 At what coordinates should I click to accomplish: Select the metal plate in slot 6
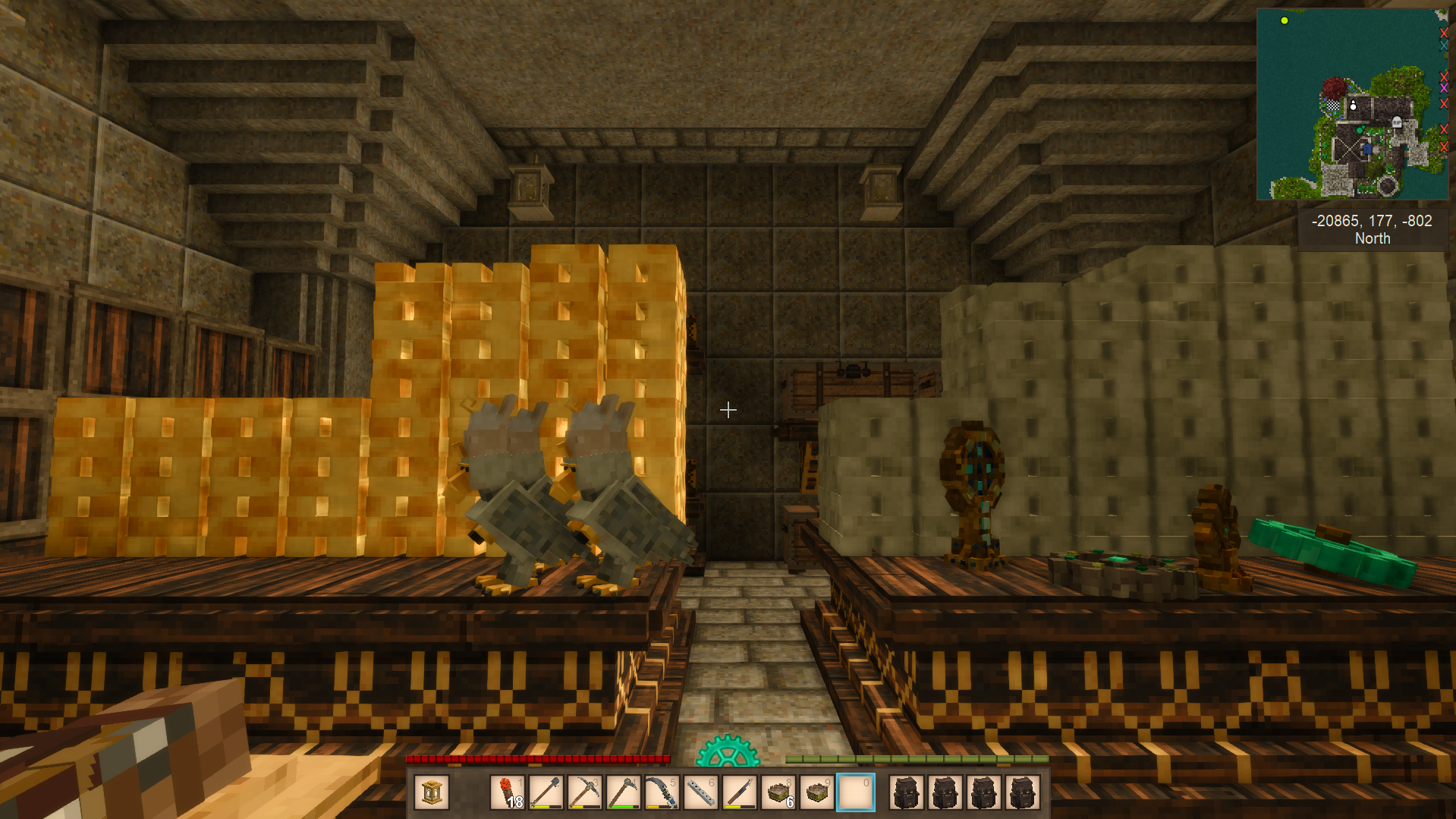(x=701, y=793)
